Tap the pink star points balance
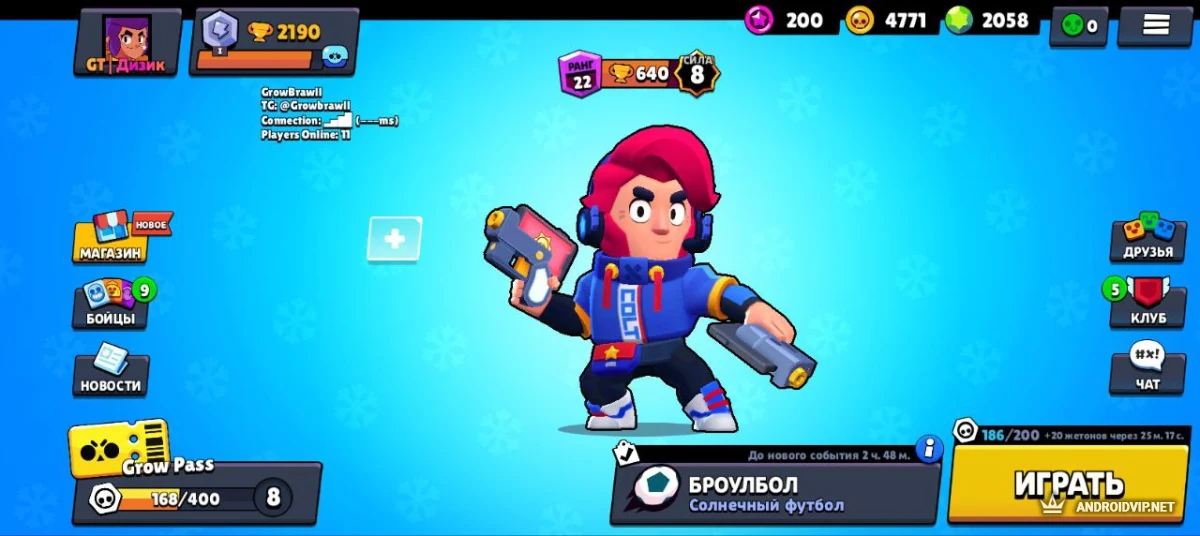This screenshot has height=536, width=1200. point(785,20)
